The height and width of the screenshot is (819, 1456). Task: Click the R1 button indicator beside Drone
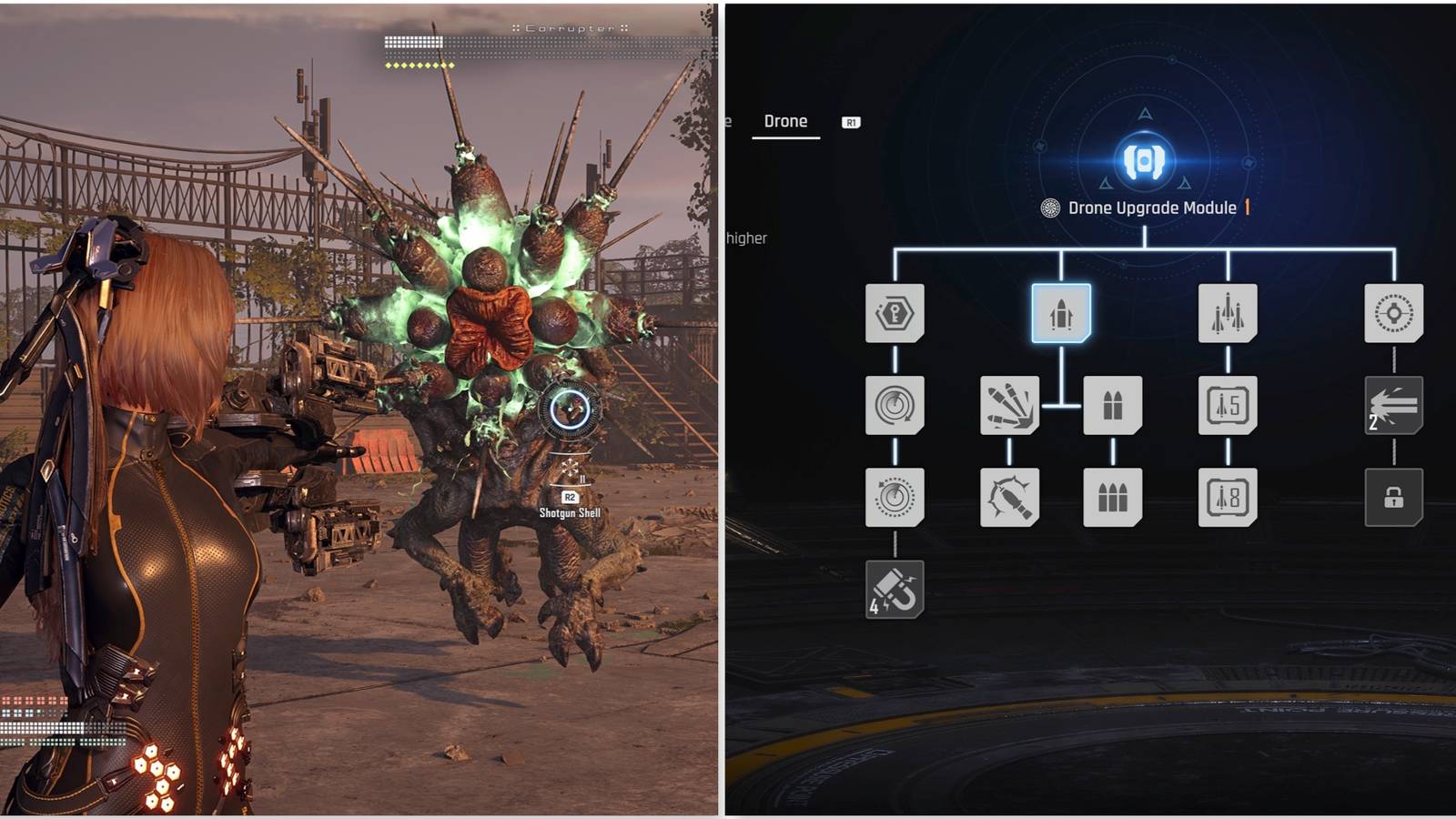tap(850, 120)
